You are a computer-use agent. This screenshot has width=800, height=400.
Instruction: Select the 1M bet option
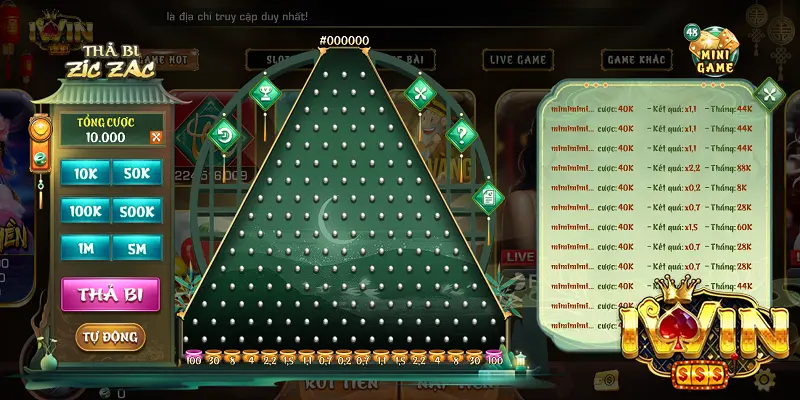coord(84,248)
